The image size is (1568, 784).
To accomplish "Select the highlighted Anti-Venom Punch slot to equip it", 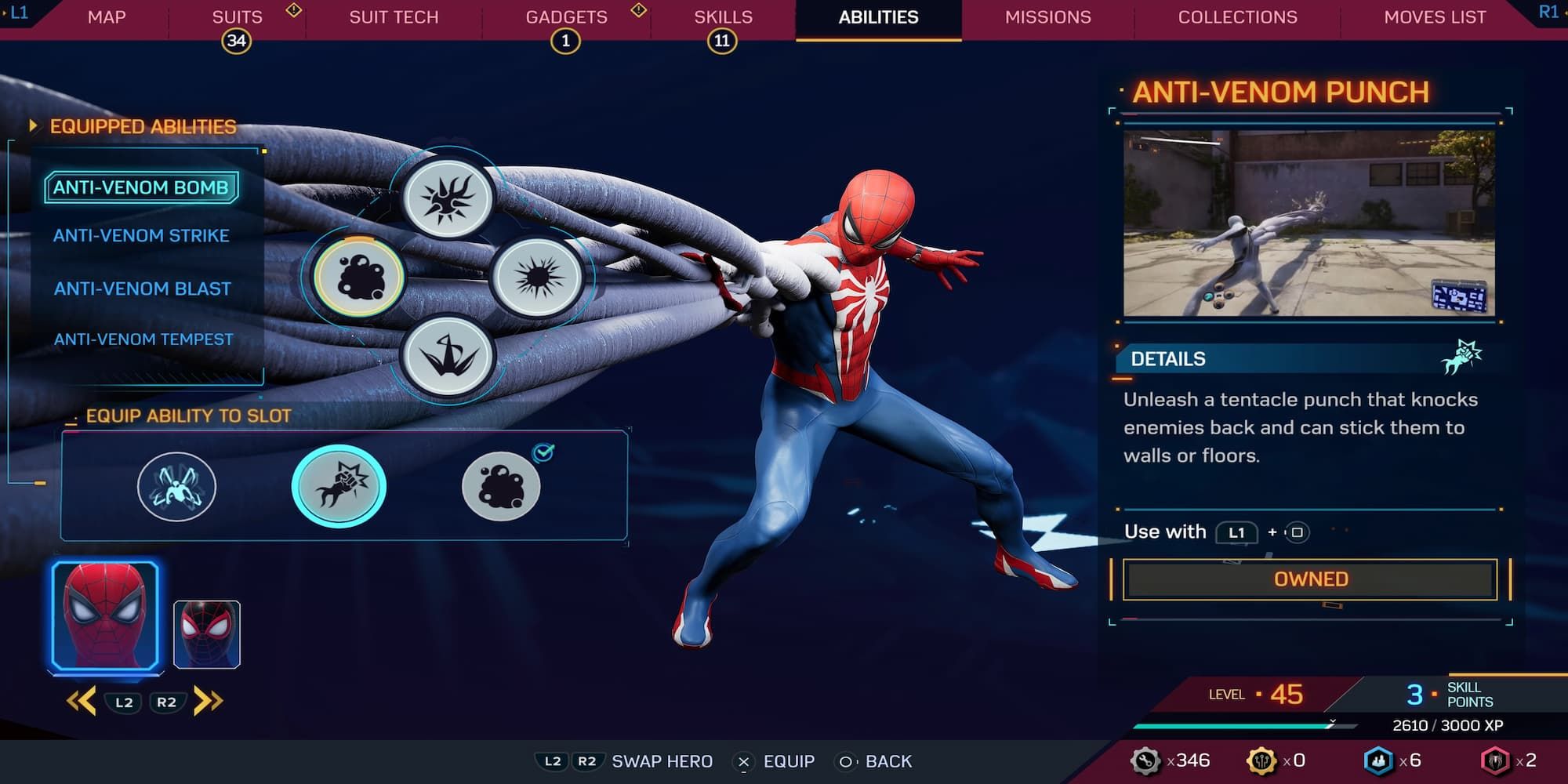I will (339, 486).
